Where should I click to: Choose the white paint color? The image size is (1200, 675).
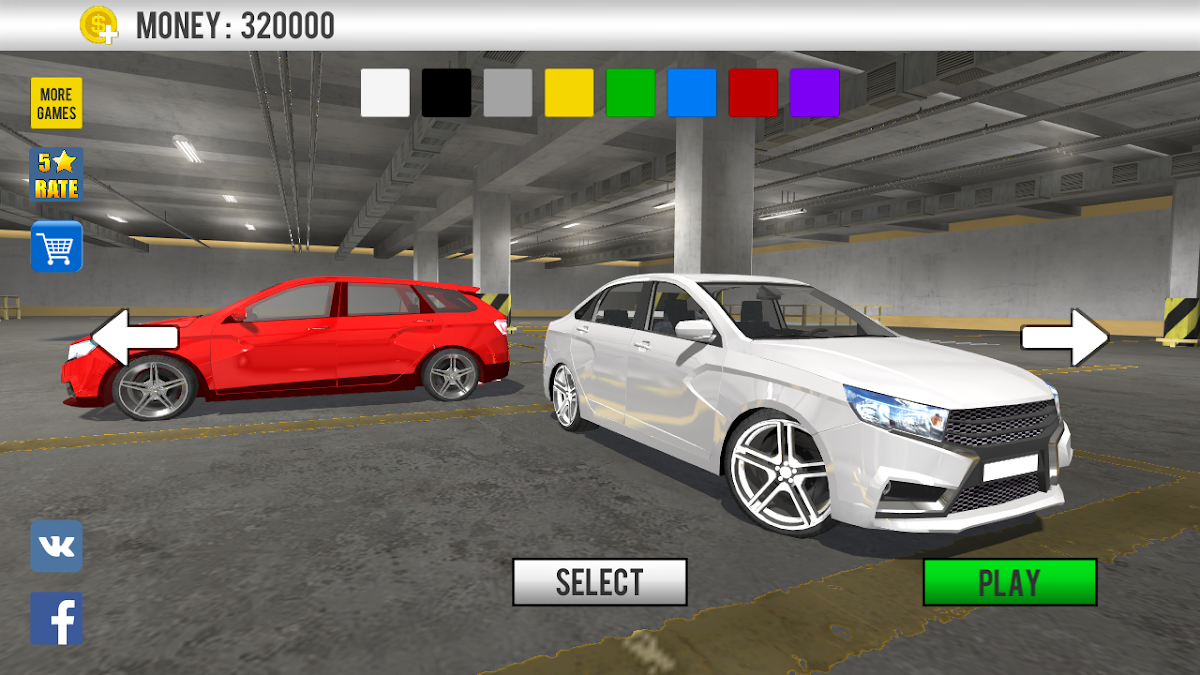(x=385, y=93)
